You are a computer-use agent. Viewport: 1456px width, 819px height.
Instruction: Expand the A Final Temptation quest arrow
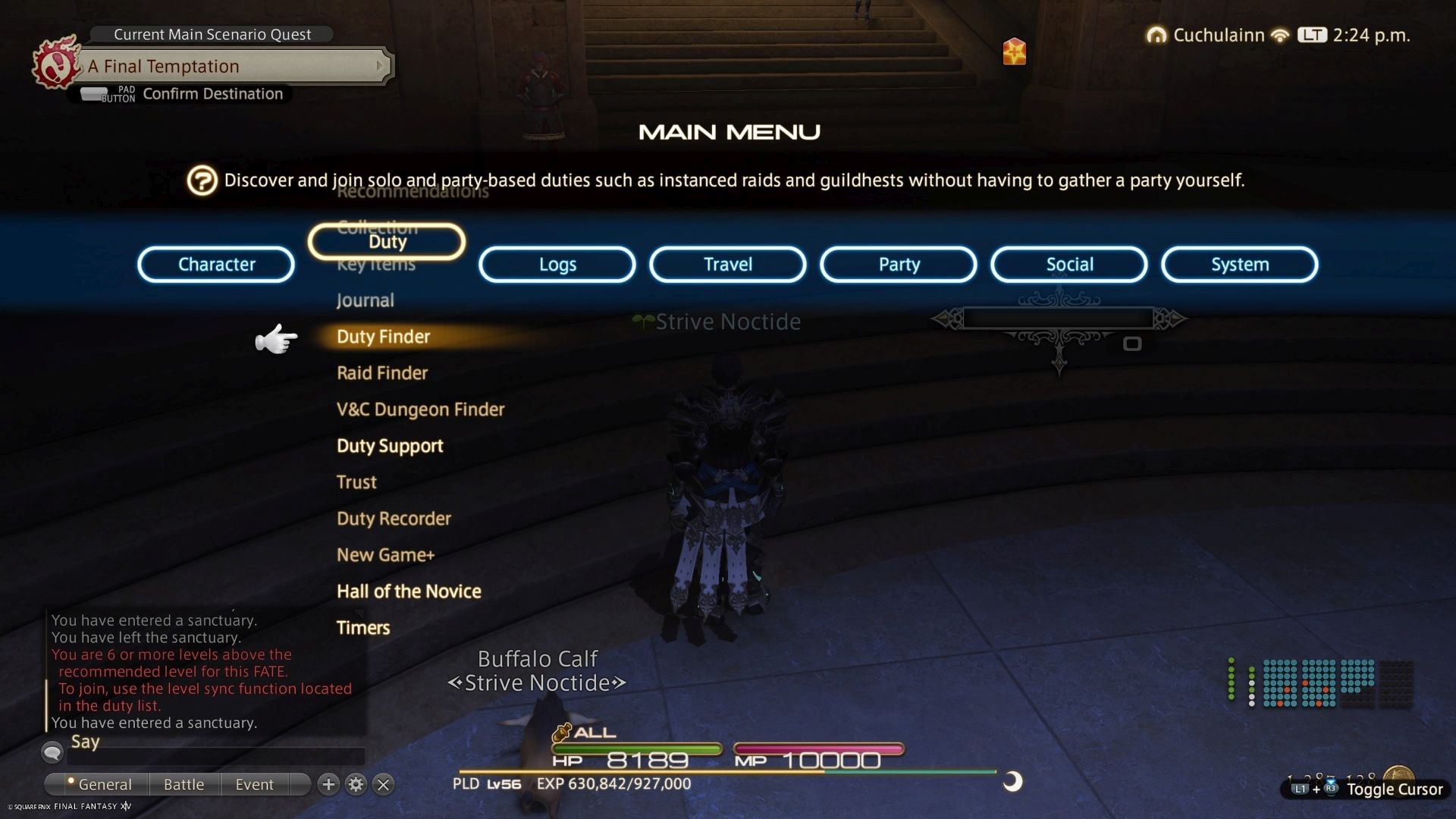[x=381, y=66]
